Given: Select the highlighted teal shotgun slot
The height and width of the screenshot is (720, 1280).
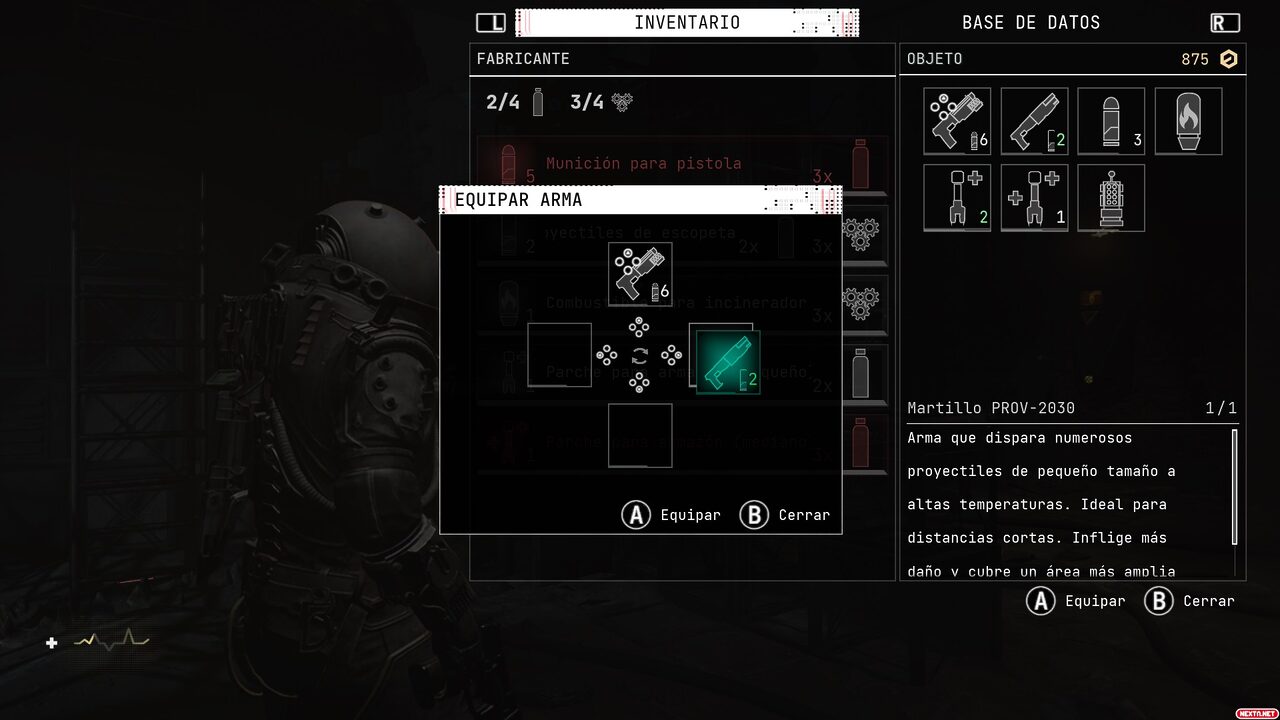Looking at the screenshot, I should [728, 362].
